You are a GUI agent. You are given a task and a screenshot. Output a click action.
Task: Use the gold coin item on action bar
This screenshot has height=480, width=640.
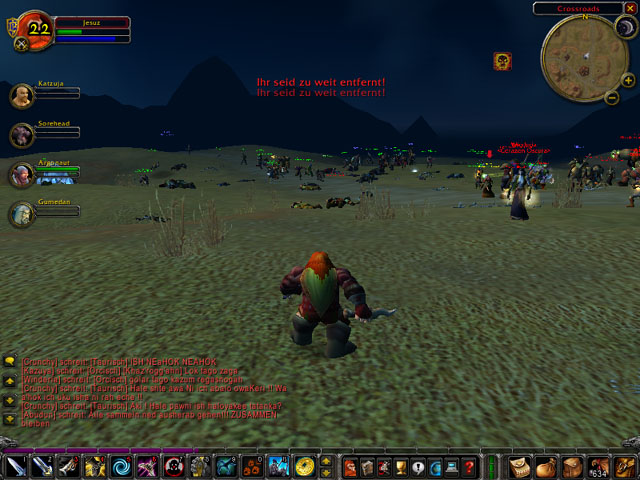pos(303,467)
